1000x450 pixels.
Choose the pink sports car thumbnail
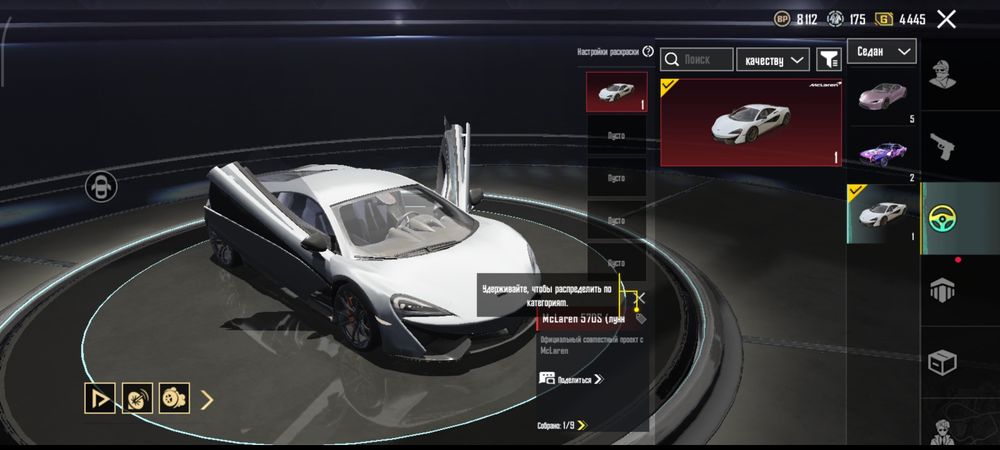point(883,97)
